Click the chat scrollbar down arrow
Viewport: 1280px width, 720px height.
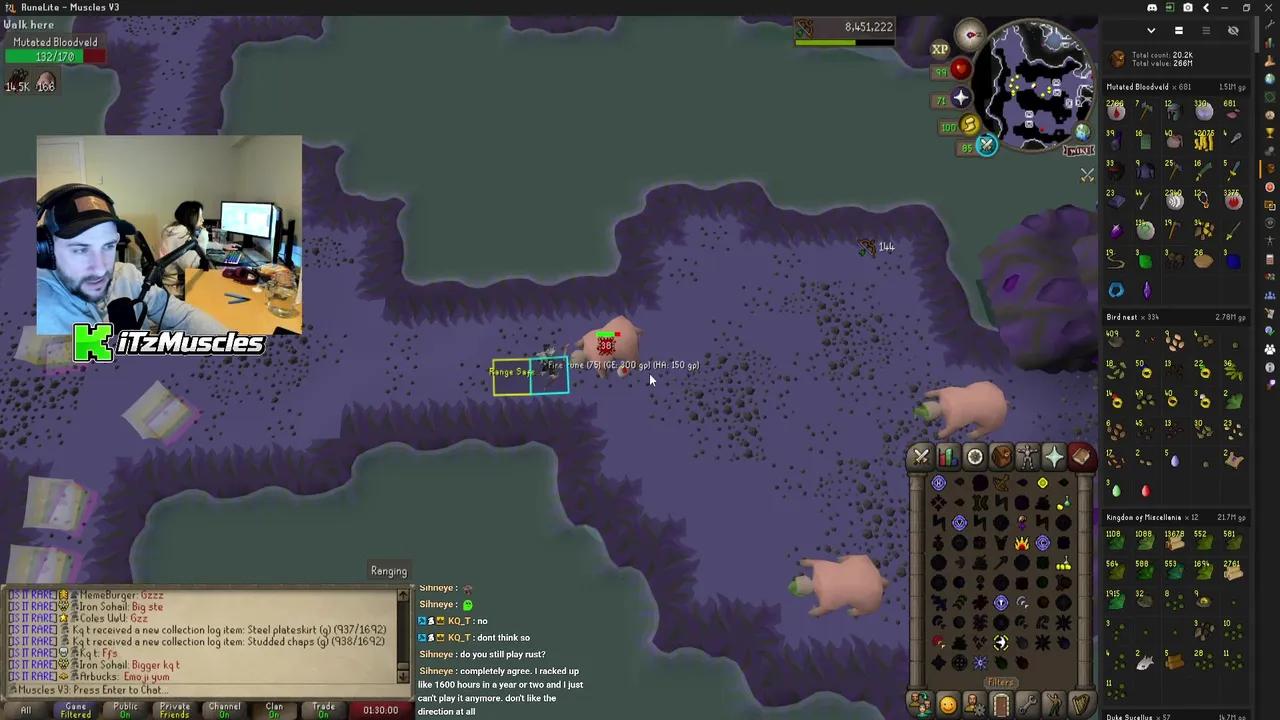tap(403, 677)
